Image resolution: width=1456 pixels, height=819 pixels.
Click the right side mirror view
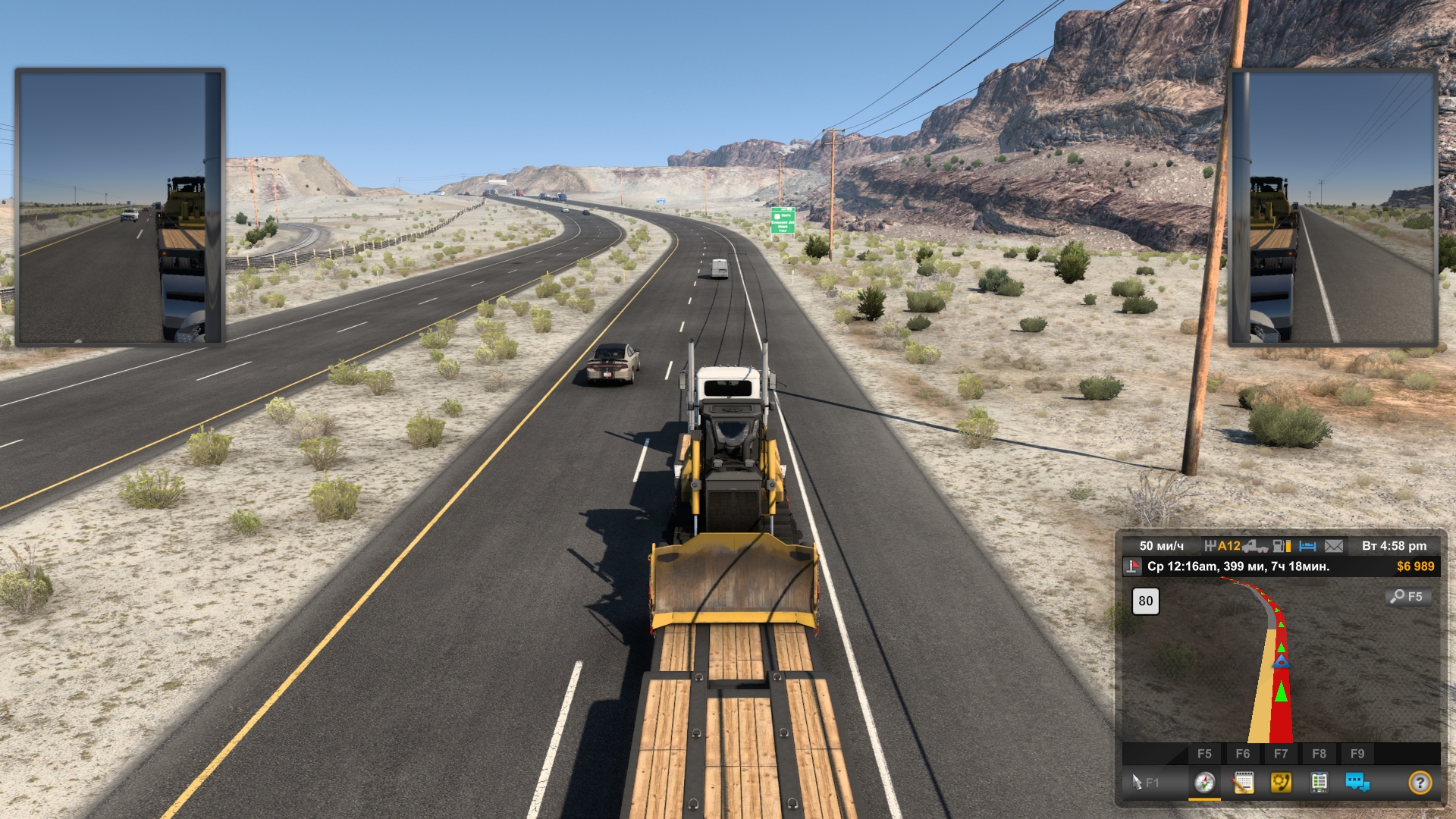point(1332,207)
